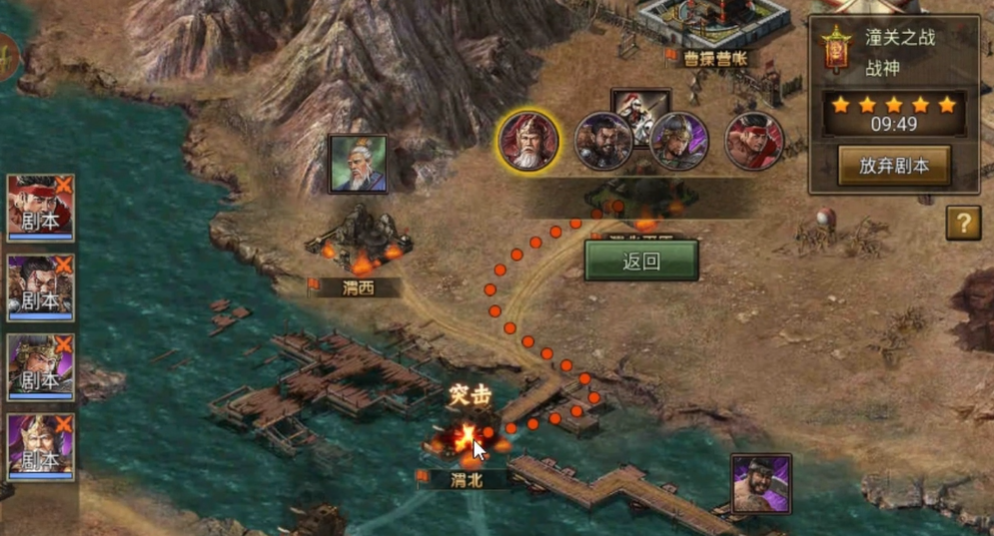Screen dimensions: 994x536
Task: Pick the helmeted general's round portrait
Action: click(679, 143)
